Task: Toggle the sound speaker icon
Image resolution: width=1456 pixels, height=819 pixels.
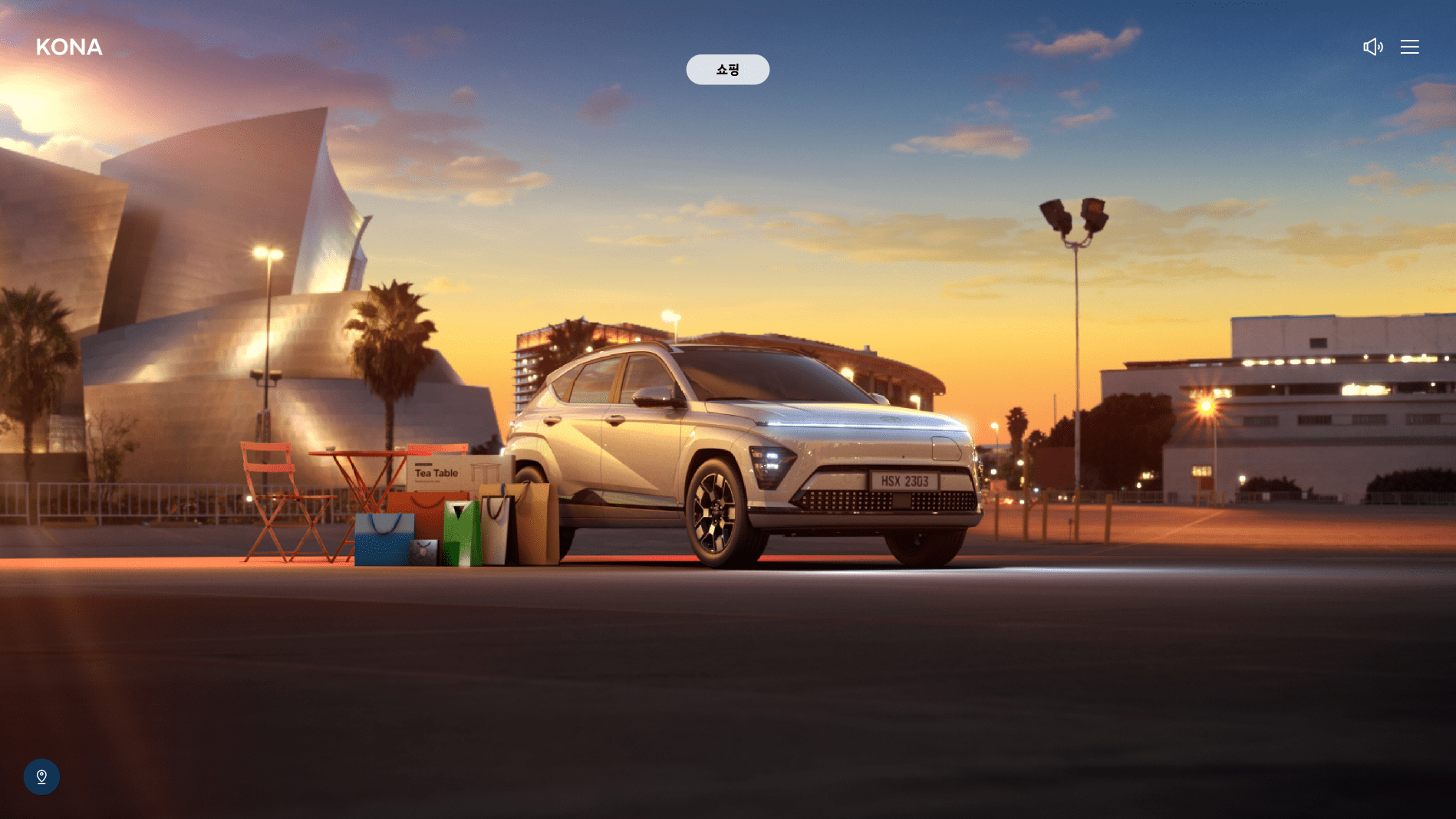Action: tap(1372, 47)
